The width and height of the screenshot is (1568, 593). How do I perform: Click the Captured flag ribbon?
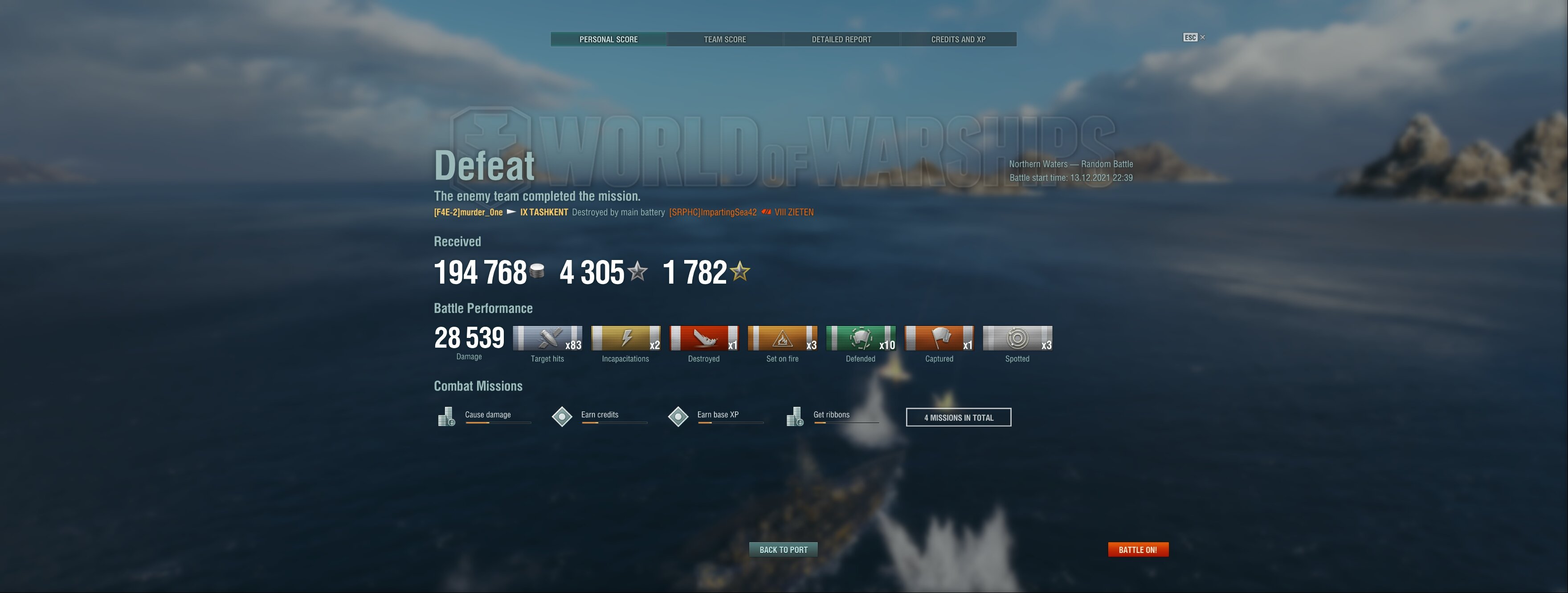tap(939, 339)
